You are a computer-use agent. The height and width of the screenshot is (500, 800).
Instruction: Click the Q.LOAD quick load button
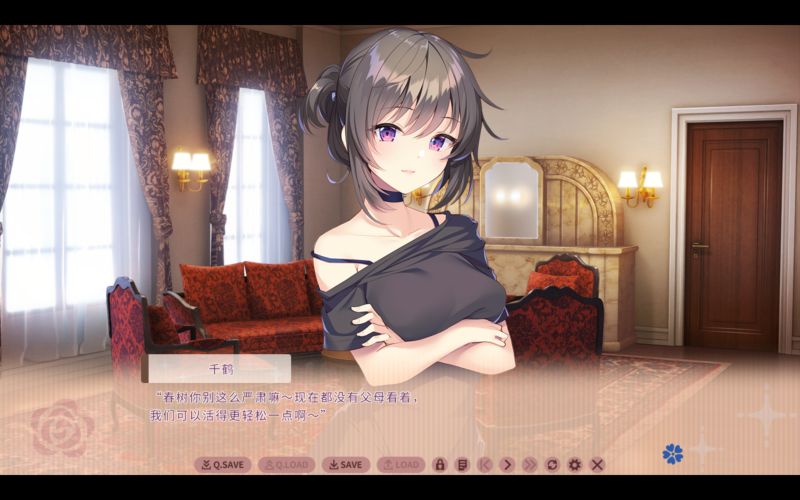pos(286,464)
